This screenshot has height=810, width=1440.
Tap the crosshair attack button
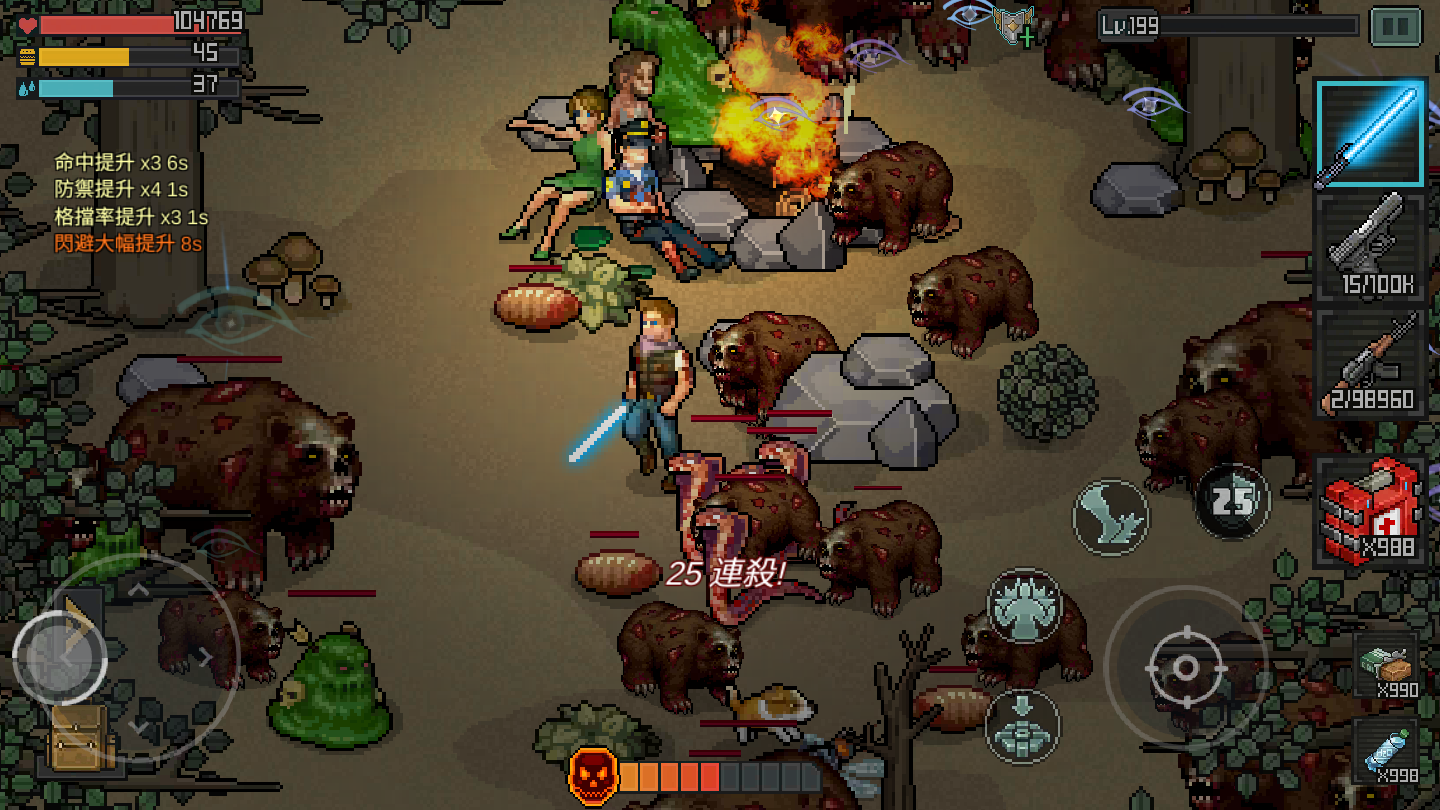pyautogui.click(x=1185, y=667)
